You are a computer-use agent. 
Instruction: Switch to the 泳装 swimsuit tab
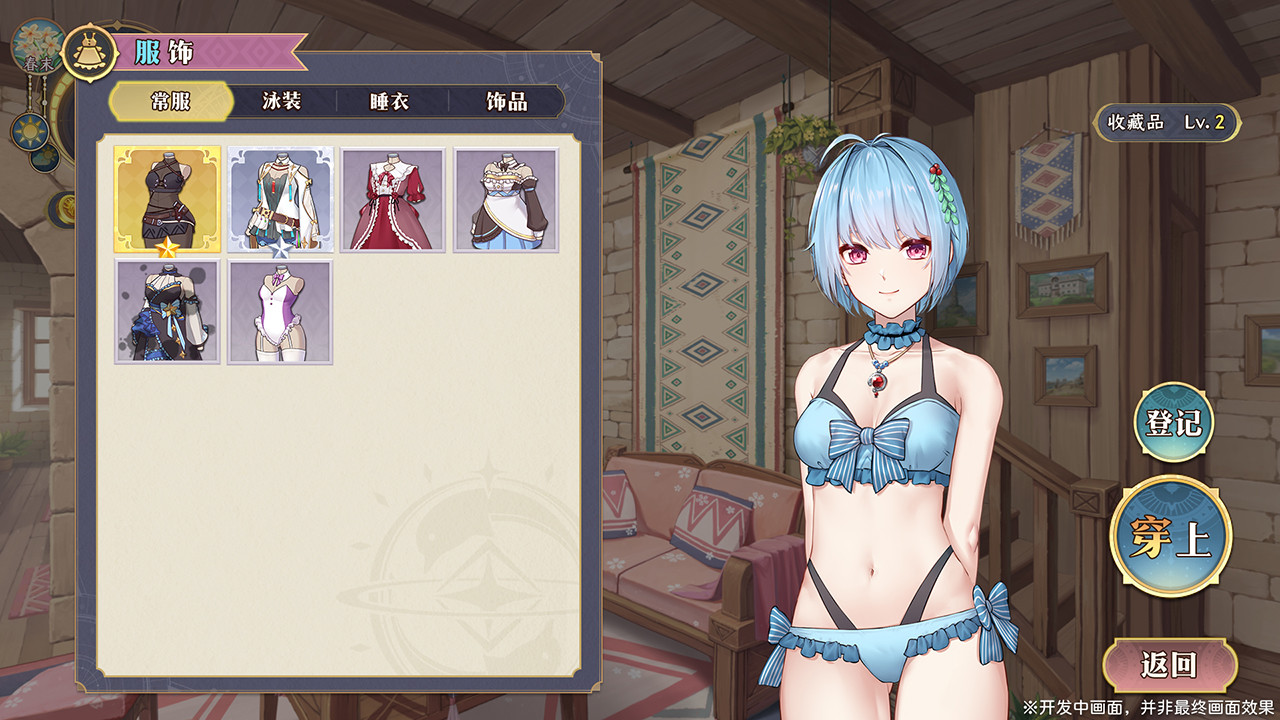click(x=281, y=101)
